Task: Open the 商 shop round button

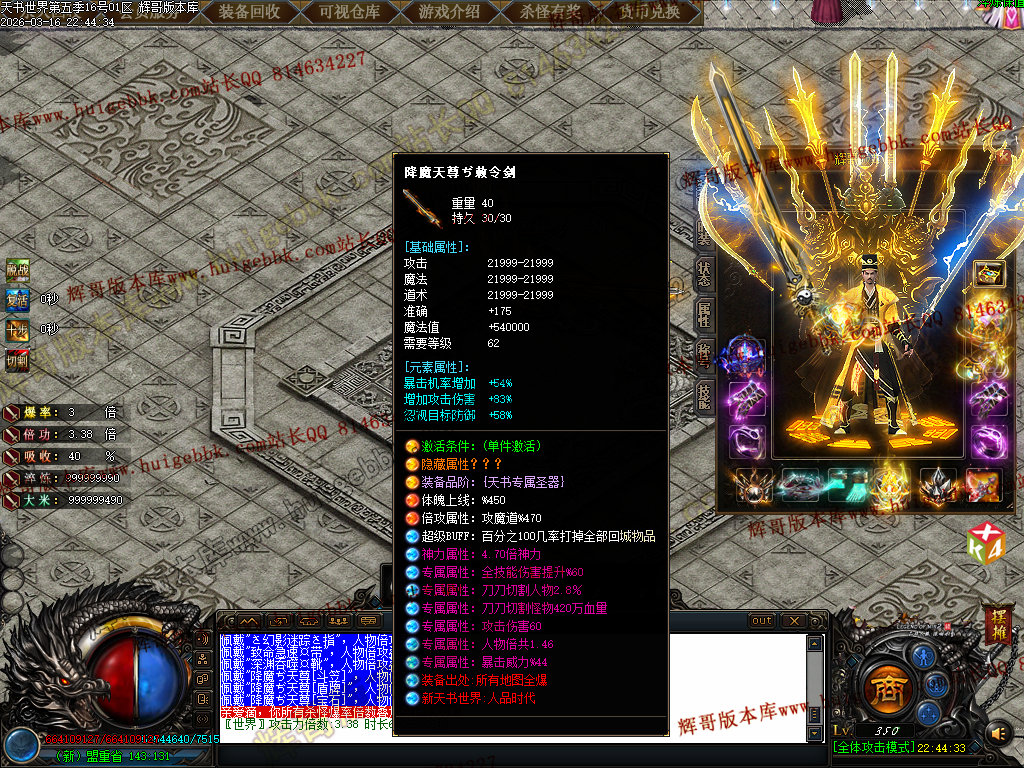Action: [x=885, y=688]
